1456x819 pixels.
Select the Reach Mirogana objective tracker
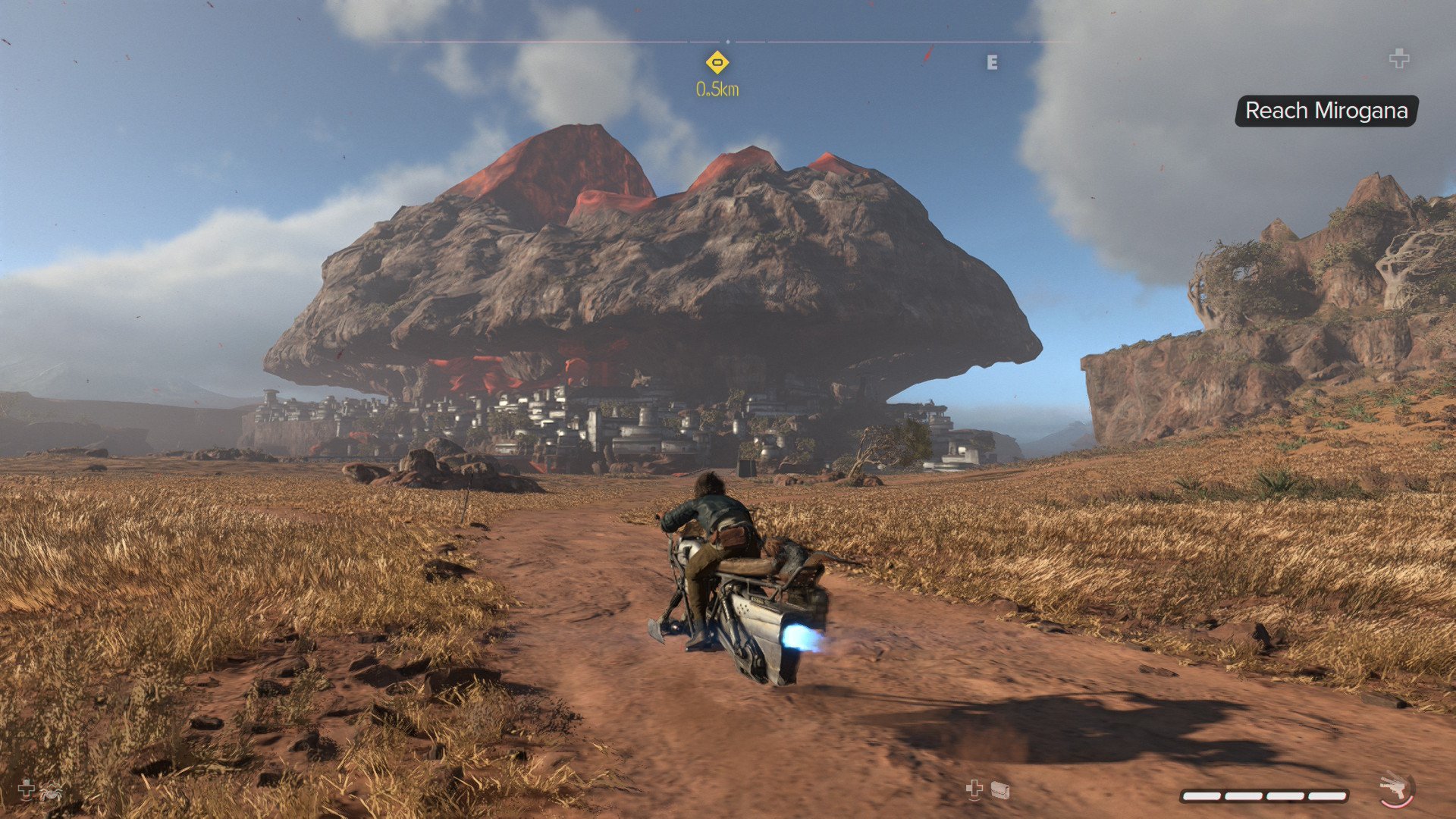pos(1326,111)
